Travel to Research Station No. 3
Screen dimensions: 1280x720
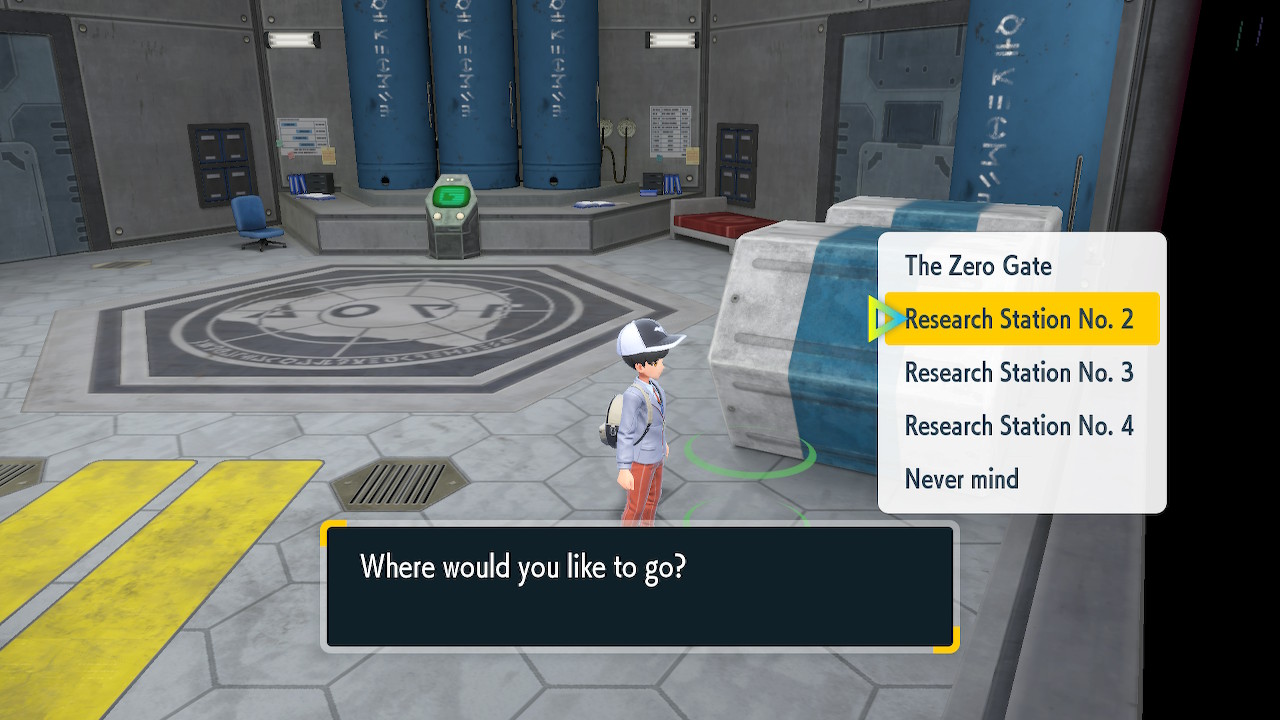click(x=1018, y=372)
